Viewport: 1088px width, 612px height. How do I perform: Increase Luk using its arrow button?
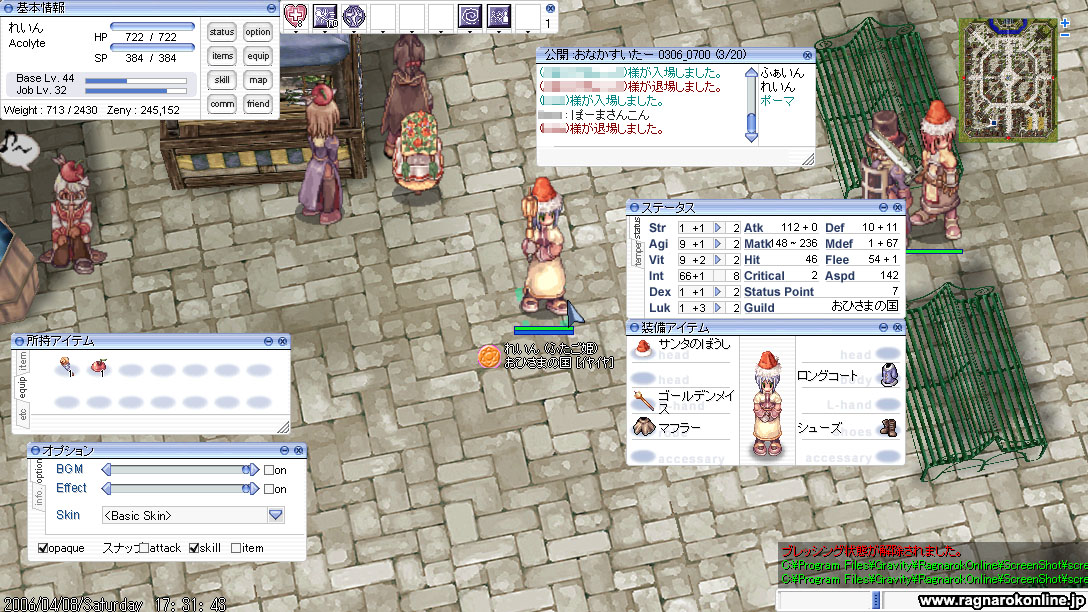click(717, 308)
